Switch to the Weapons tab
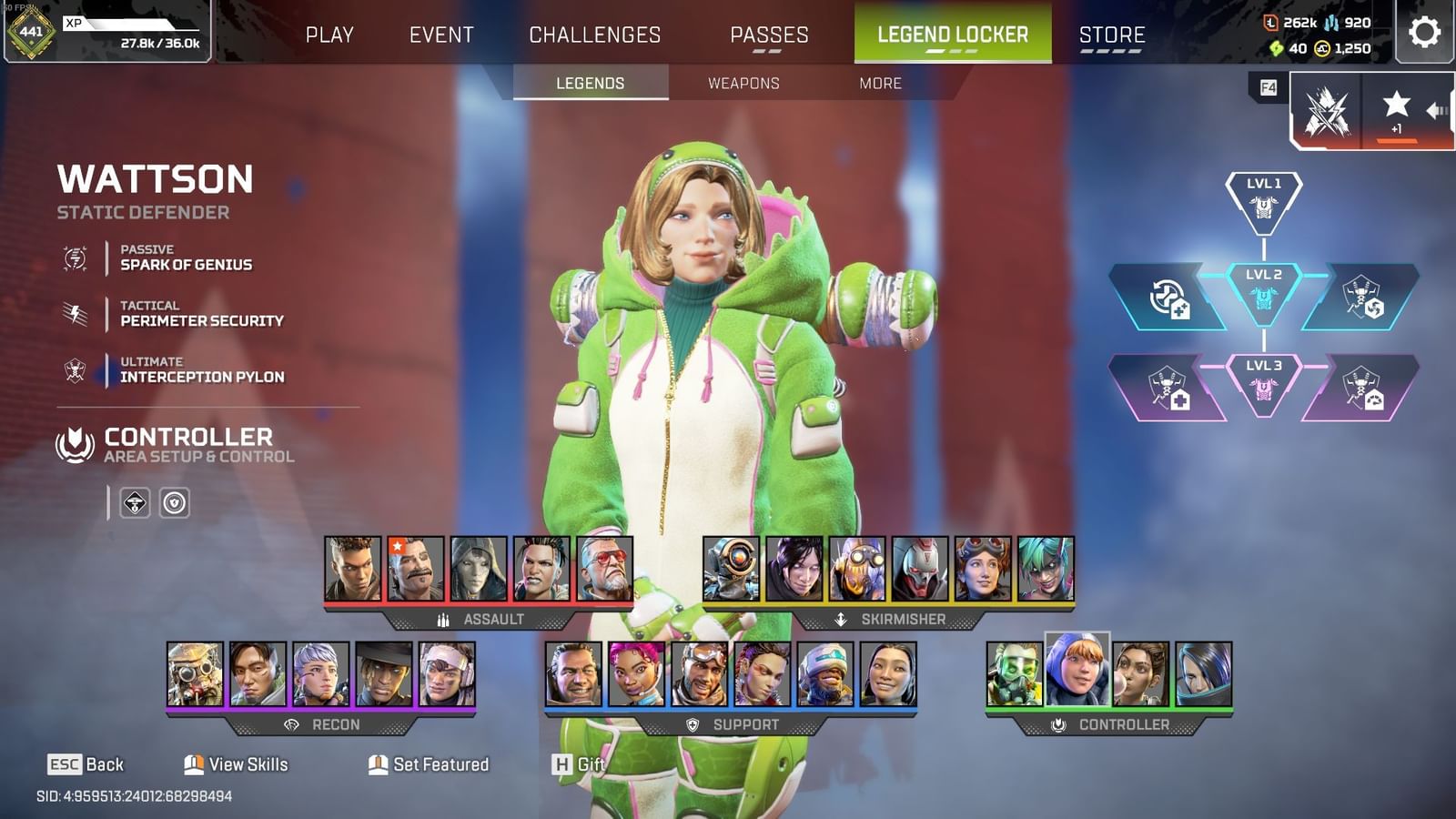1456x819 pixels. 743,83
